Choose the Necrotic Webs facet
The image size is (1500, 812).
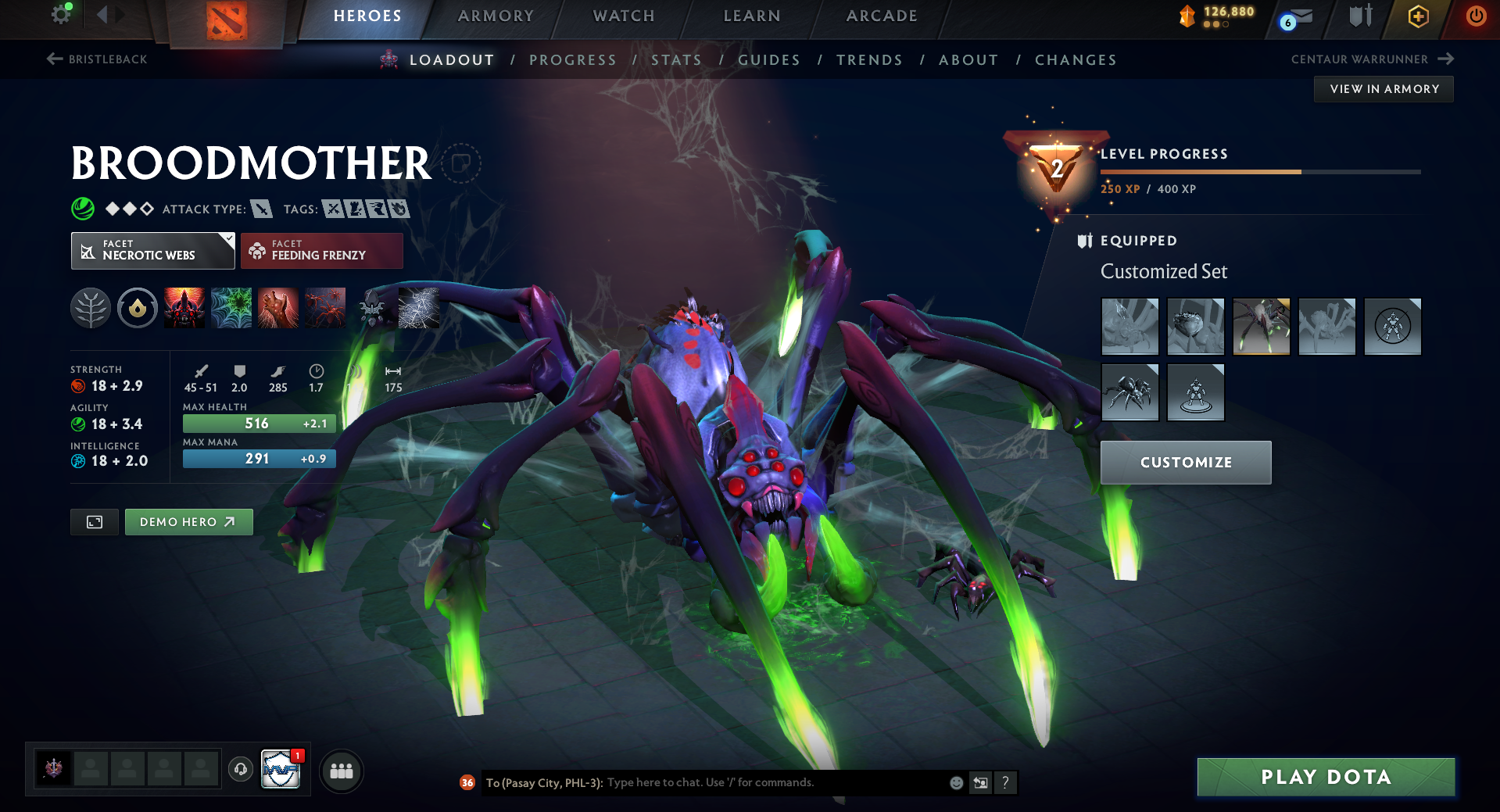(x=152, y=251)
